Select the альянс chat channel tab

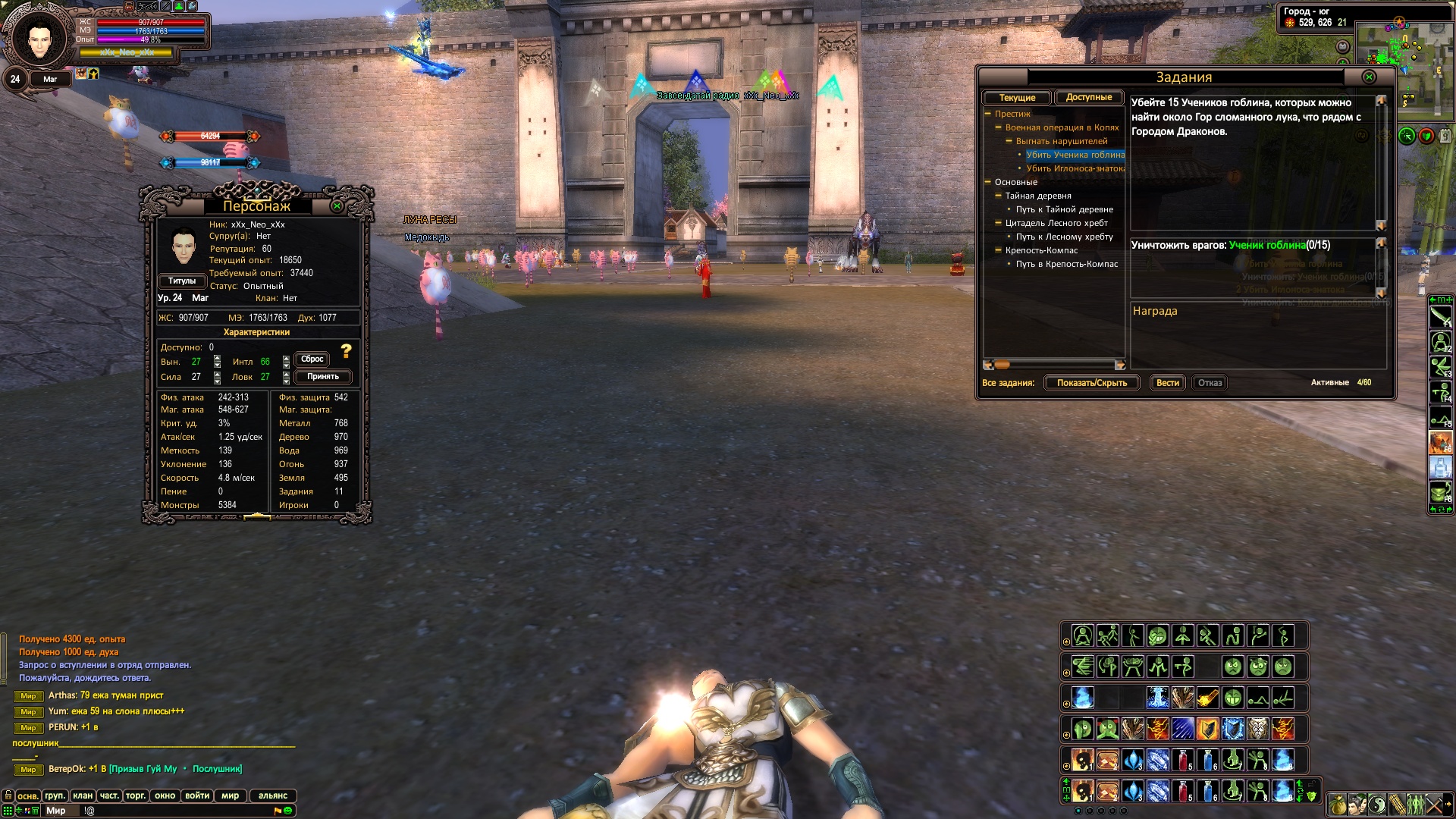(x=273, y=795)
